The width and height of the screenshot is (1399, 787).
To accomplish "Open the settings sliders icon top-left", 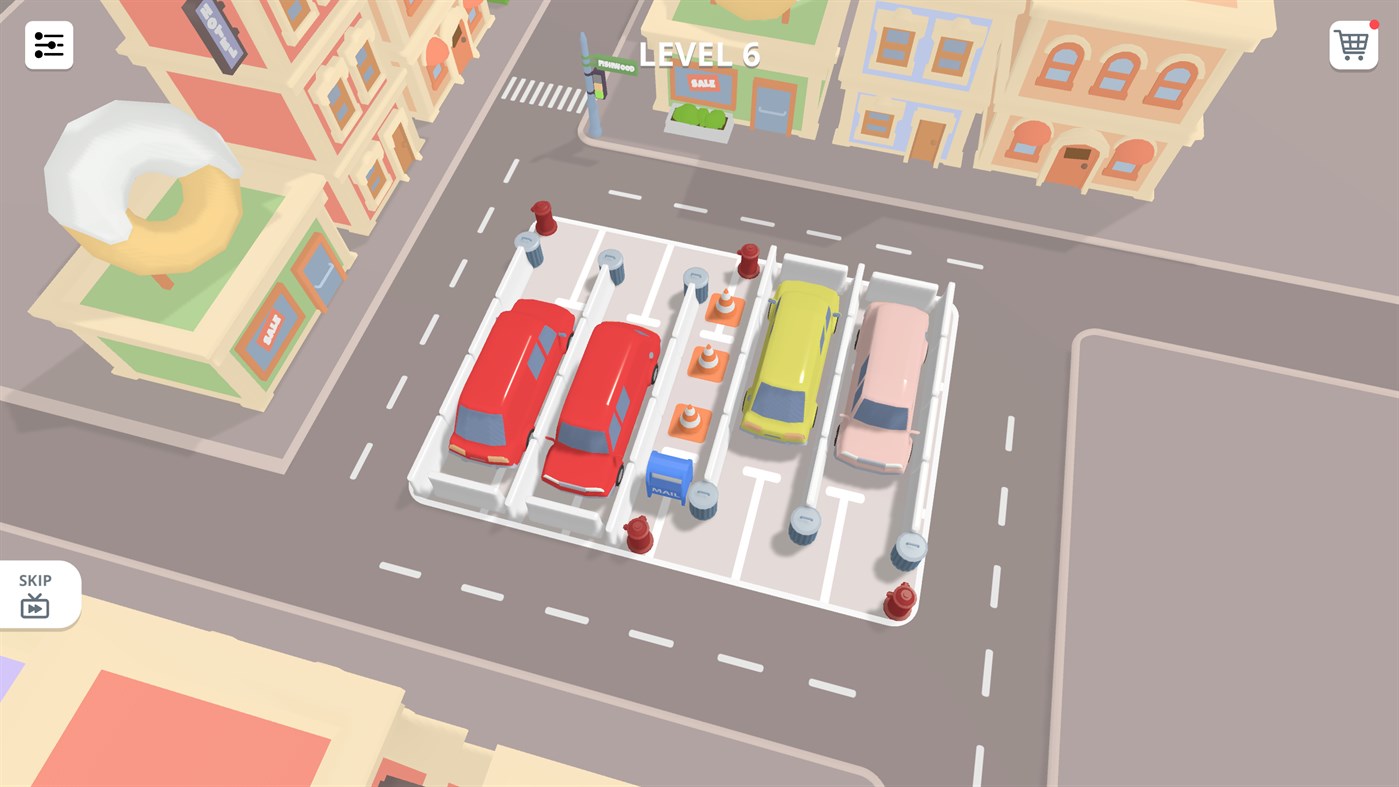I will coord(48,45).
